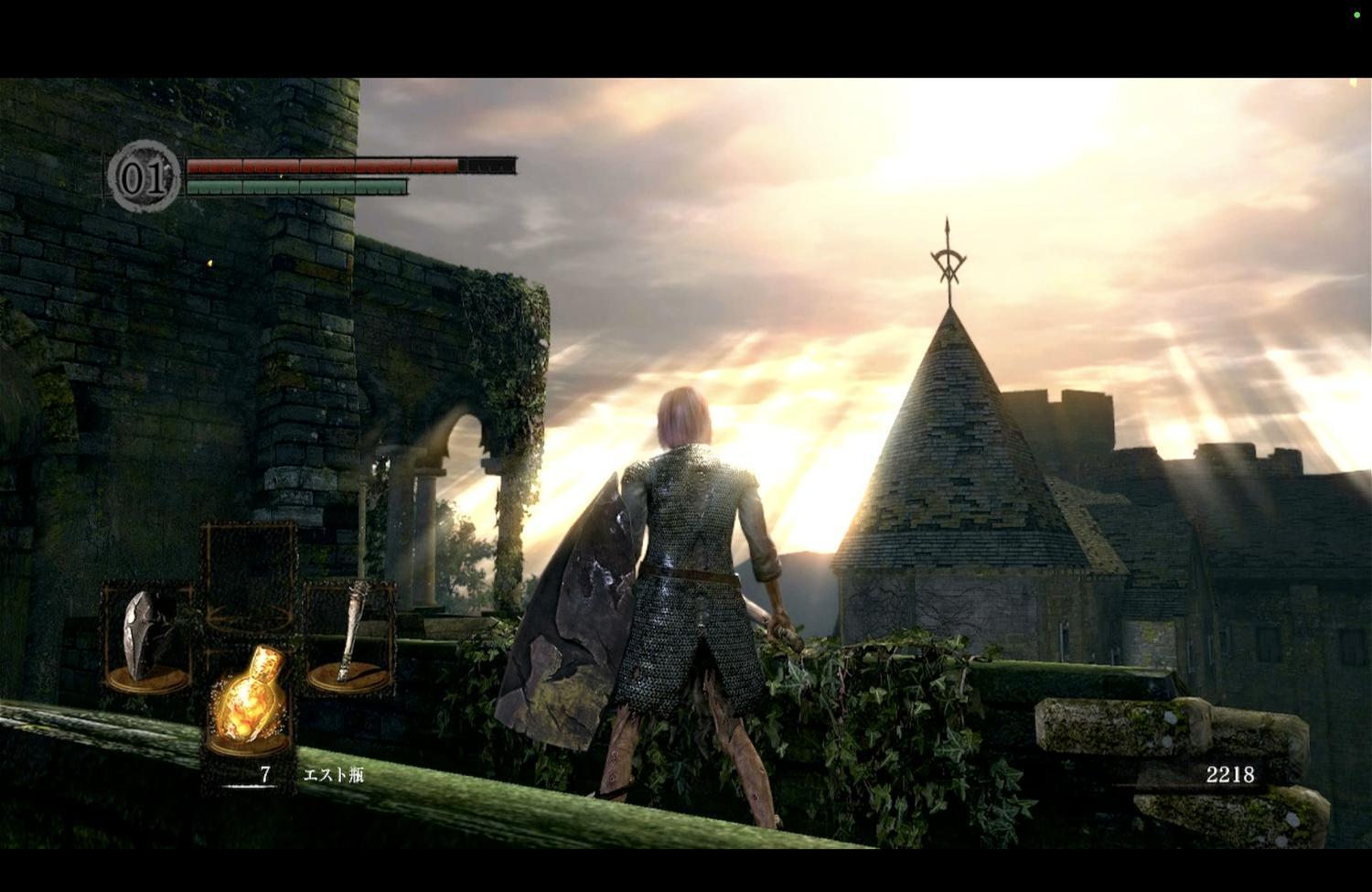Click the left-hand shield equipment slot
1372x892 pixels.
click(146, 638)
